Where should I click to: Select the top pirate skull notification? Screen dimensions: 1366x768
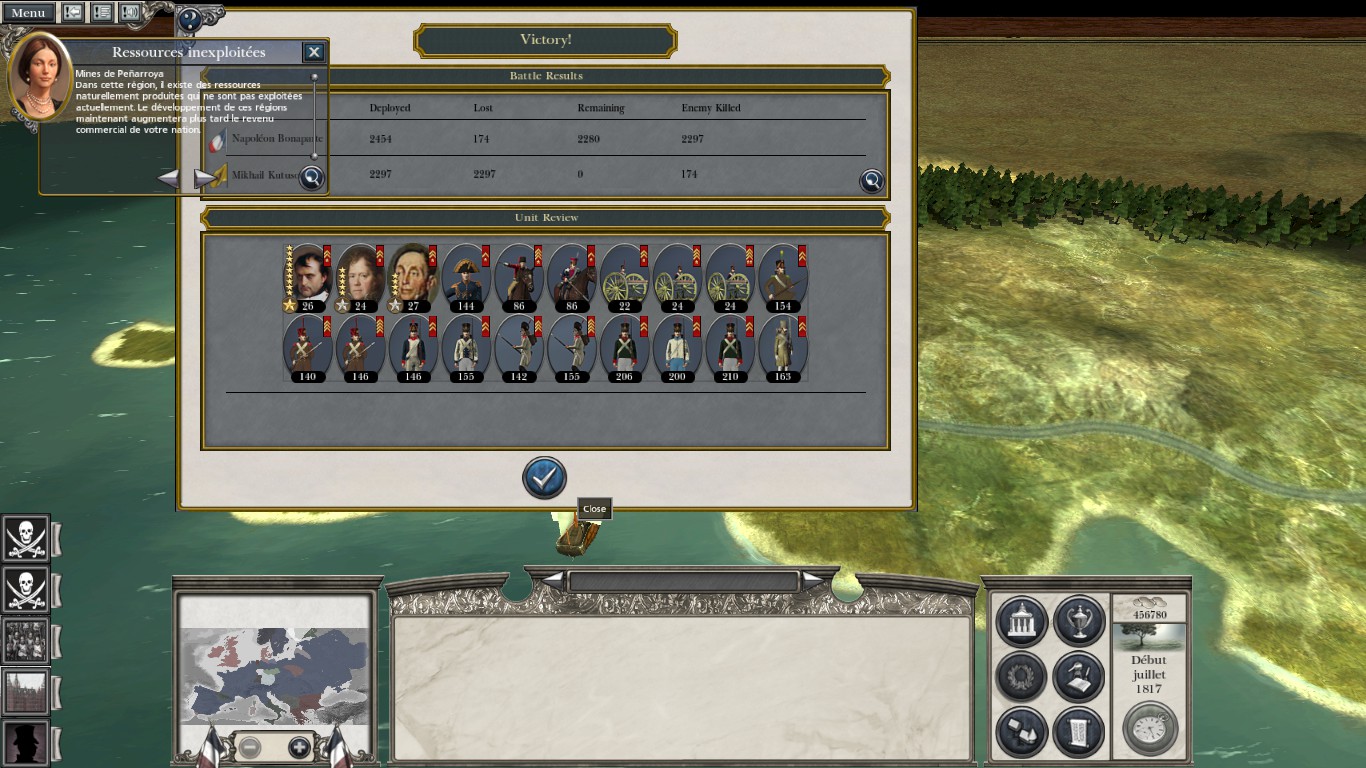(x=26, y=538)
